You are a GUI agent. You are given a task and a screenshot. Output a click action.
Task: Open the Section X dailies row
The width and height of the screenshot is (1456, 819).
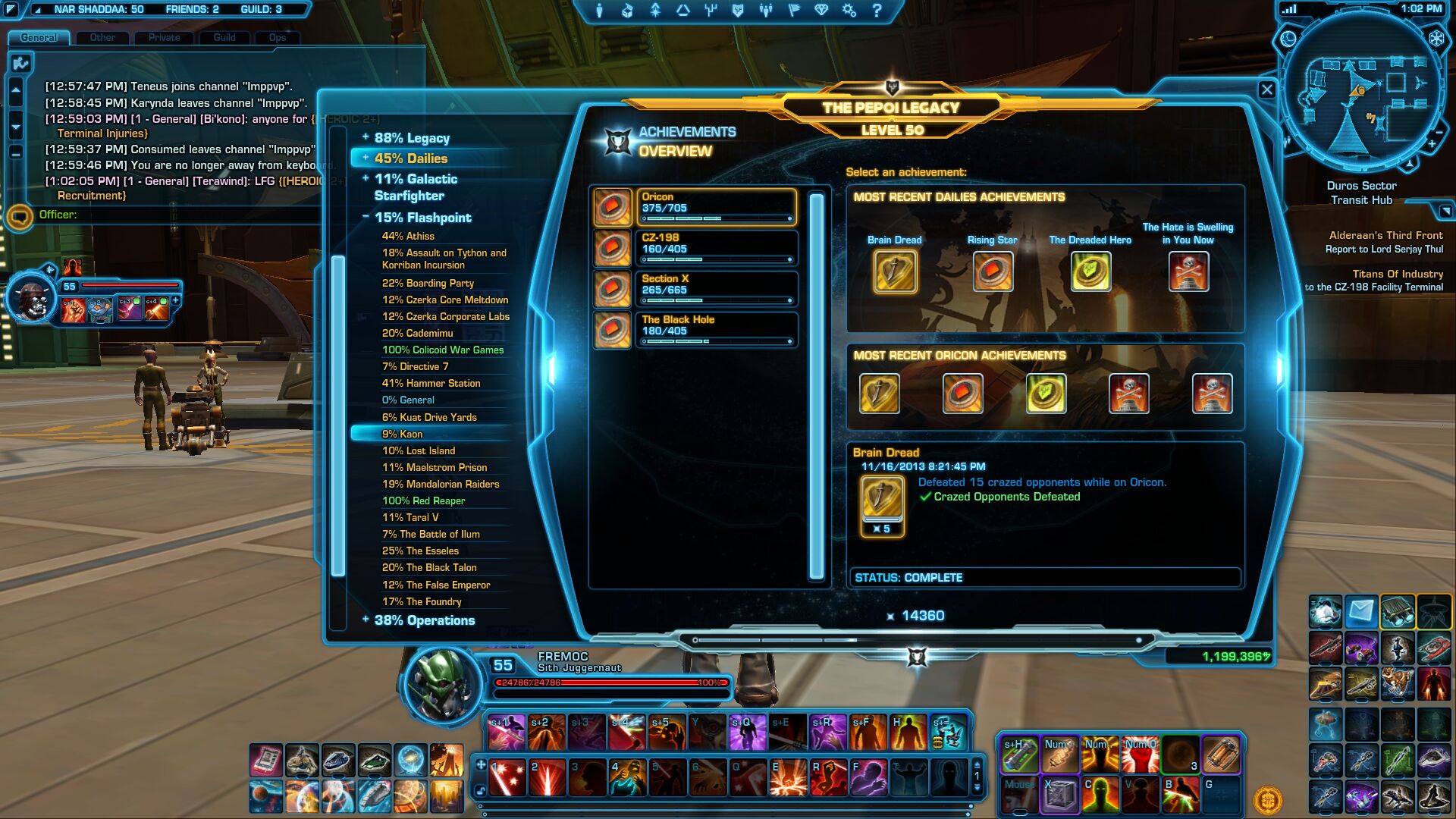715,289
